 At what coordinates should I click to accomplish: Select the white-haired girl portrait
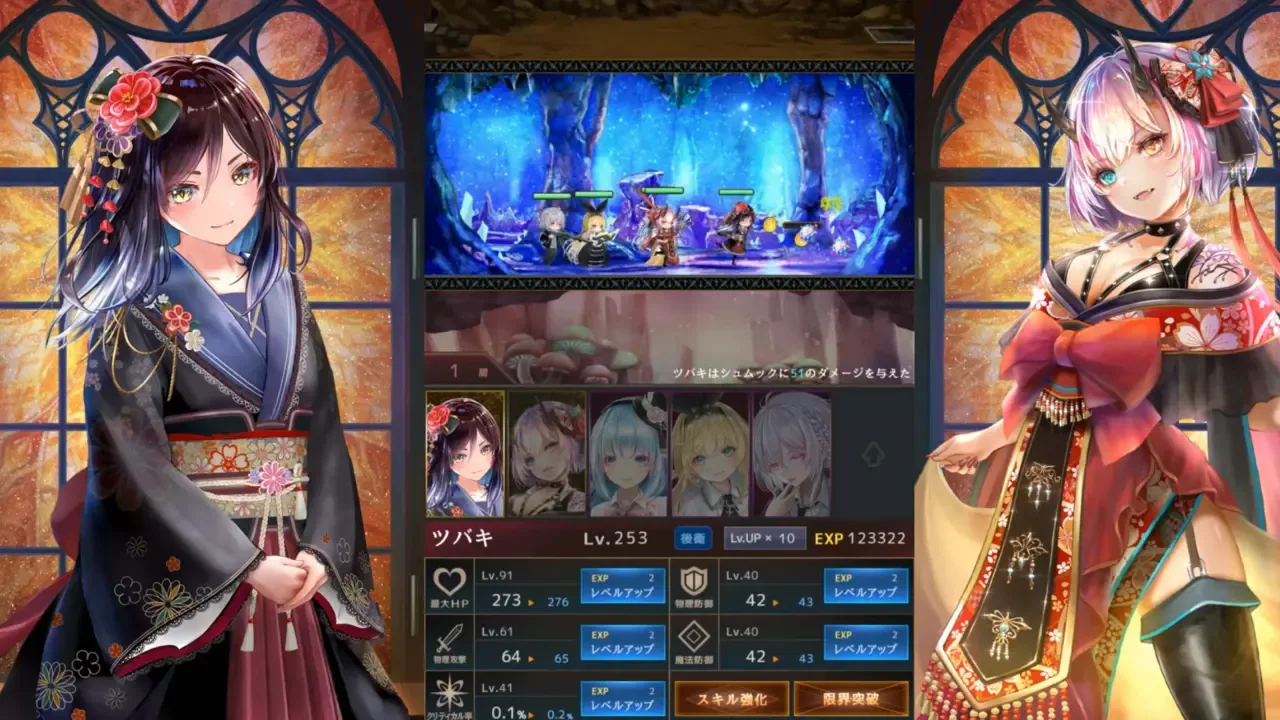click(x=791, y=453)
